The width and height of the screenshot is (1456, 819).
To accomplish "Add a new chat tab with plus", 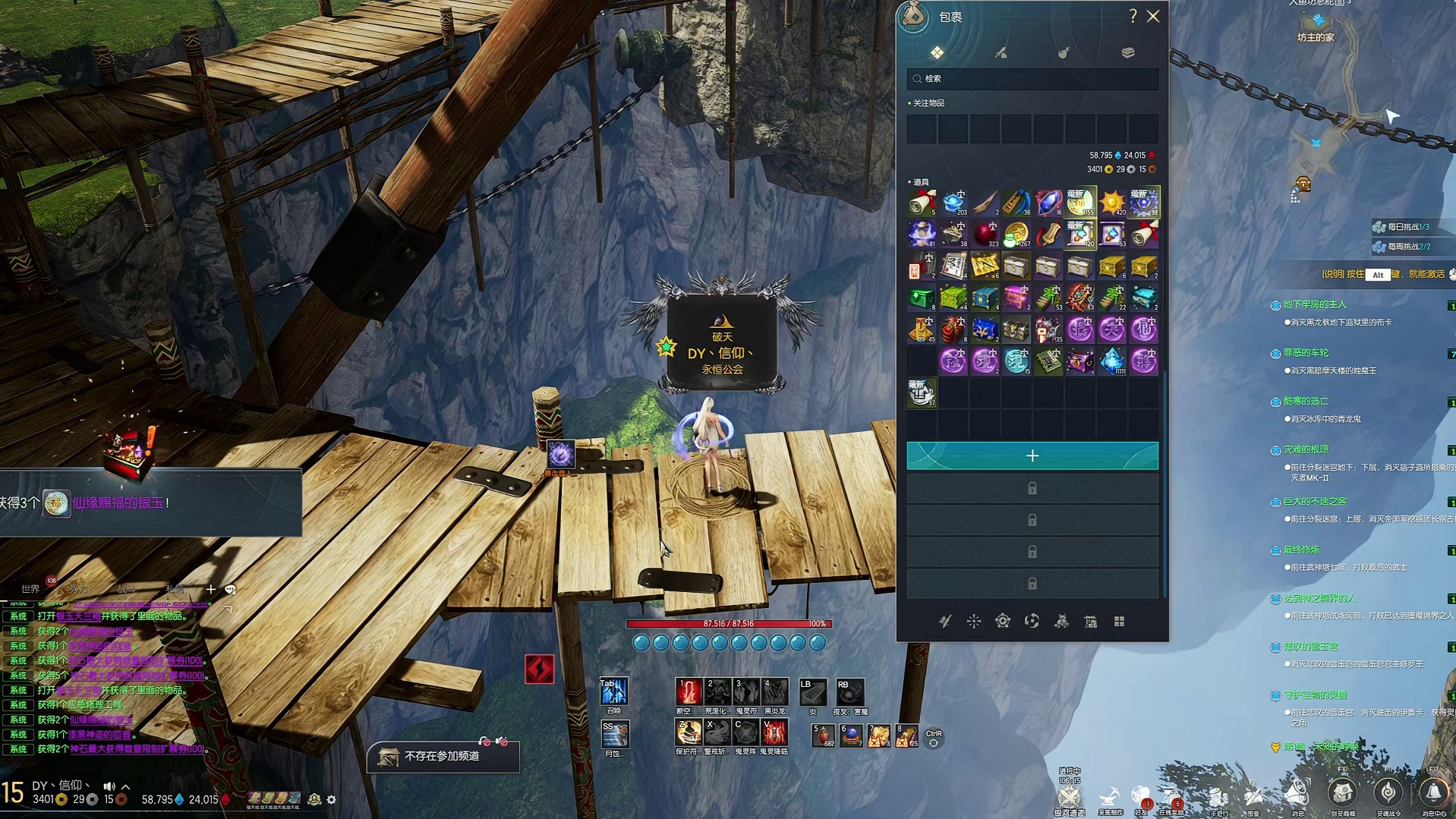I will click(x=210, y=589).
